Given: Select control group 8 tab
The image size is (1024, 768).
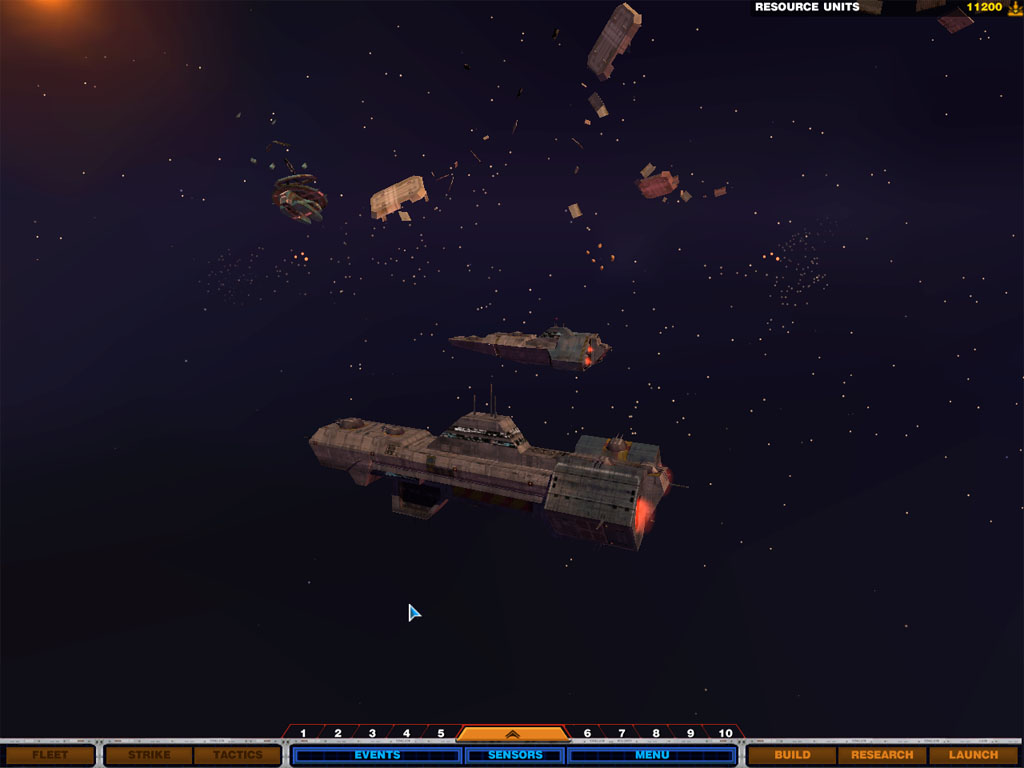Looking at the screenshot, I should 655,733.
